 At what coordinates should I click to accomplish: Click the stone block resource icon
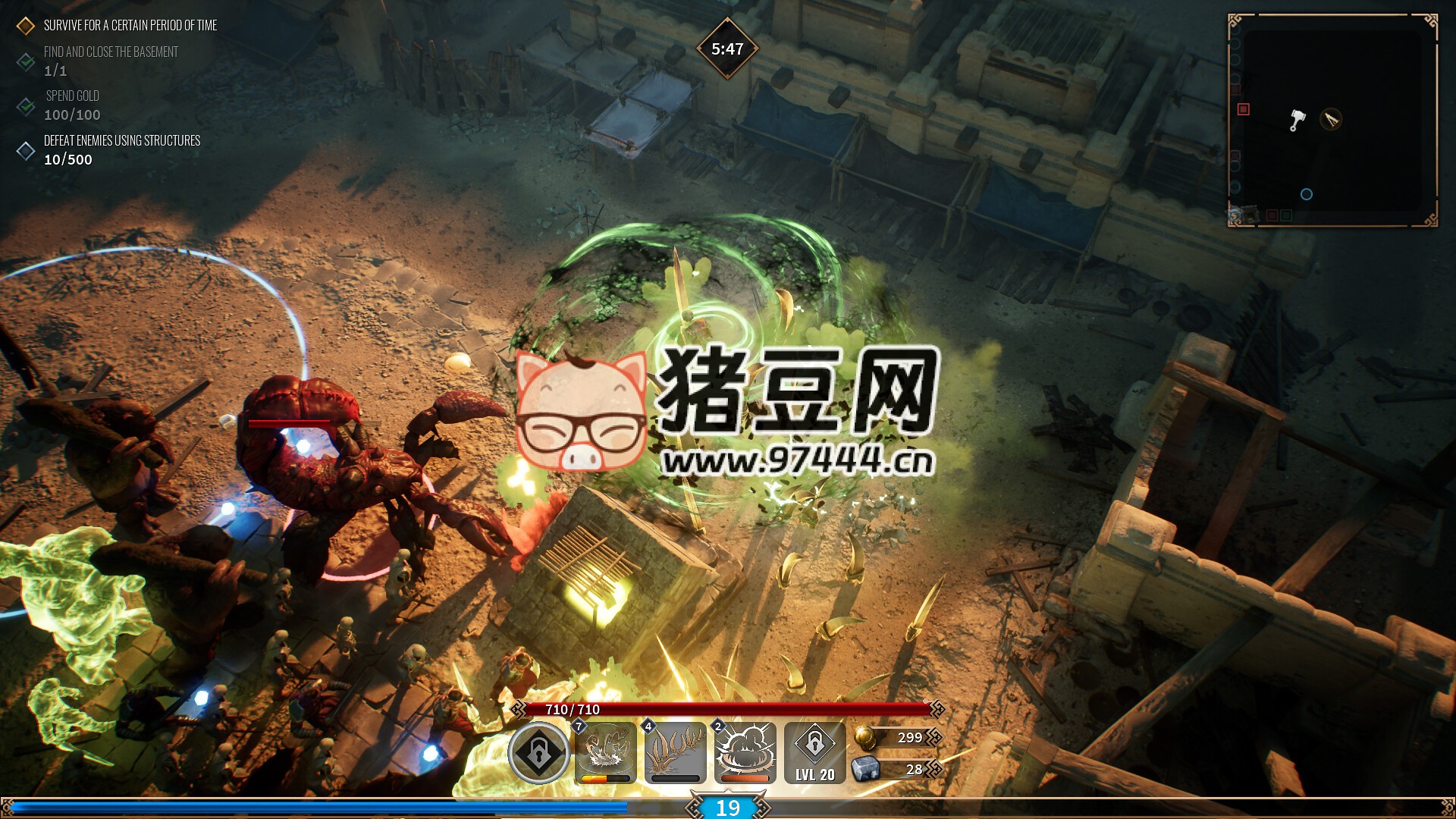(x=865, y=769)
